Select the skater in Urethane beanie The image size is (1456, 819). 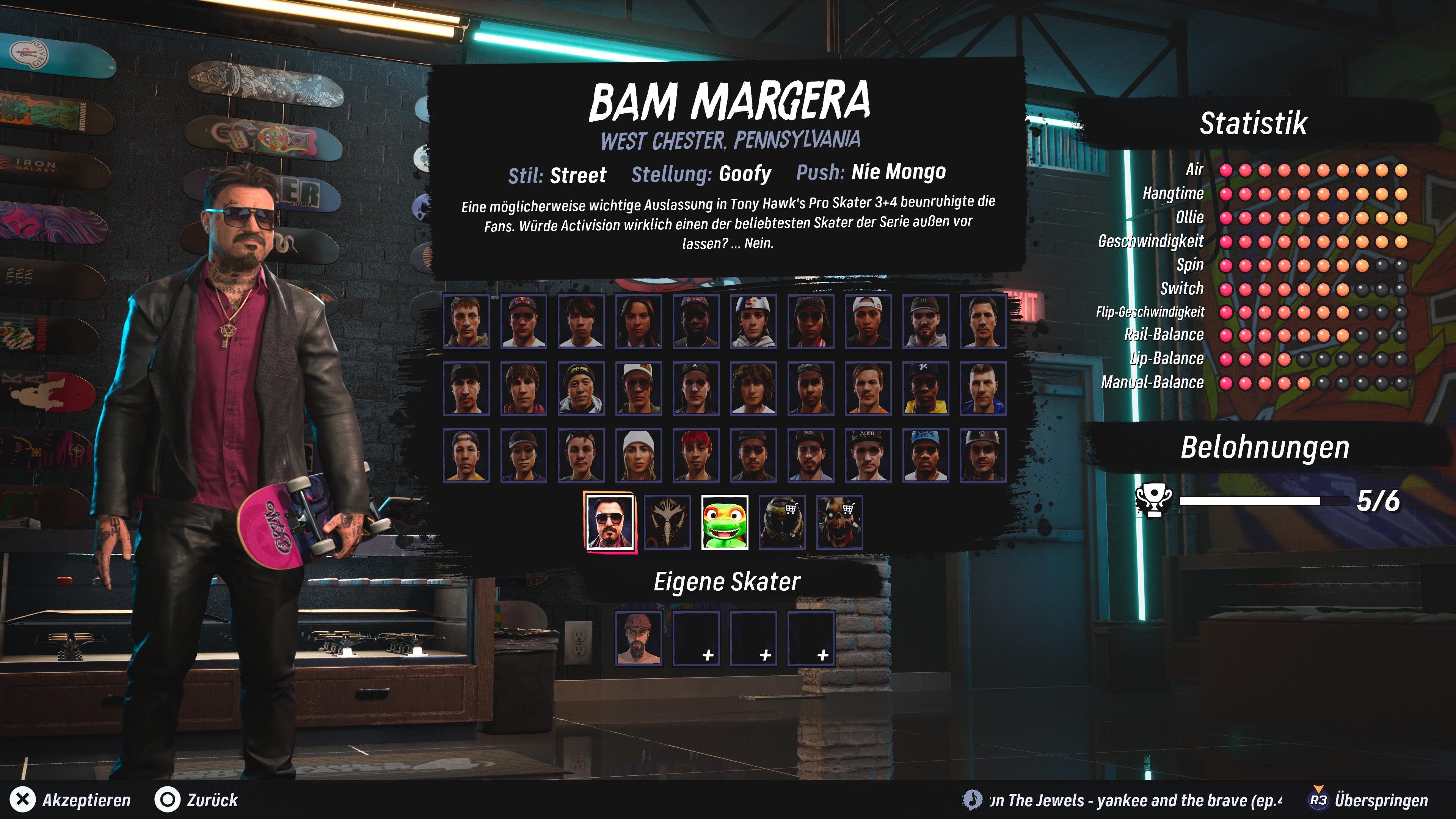581,388
